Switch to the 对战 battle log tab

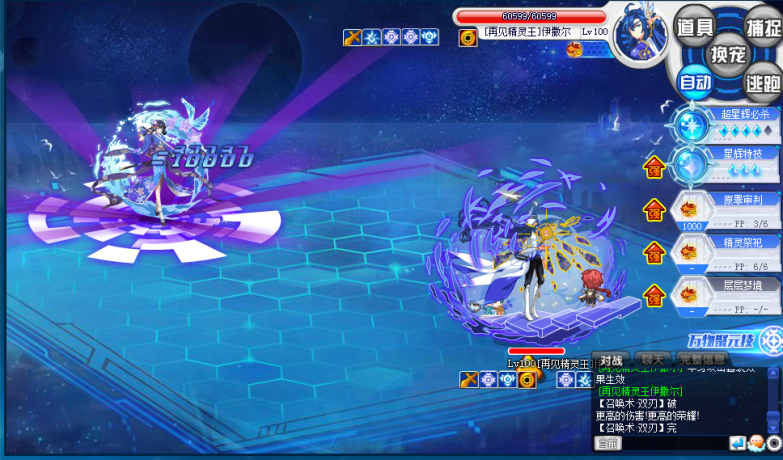tap(611, 359)
